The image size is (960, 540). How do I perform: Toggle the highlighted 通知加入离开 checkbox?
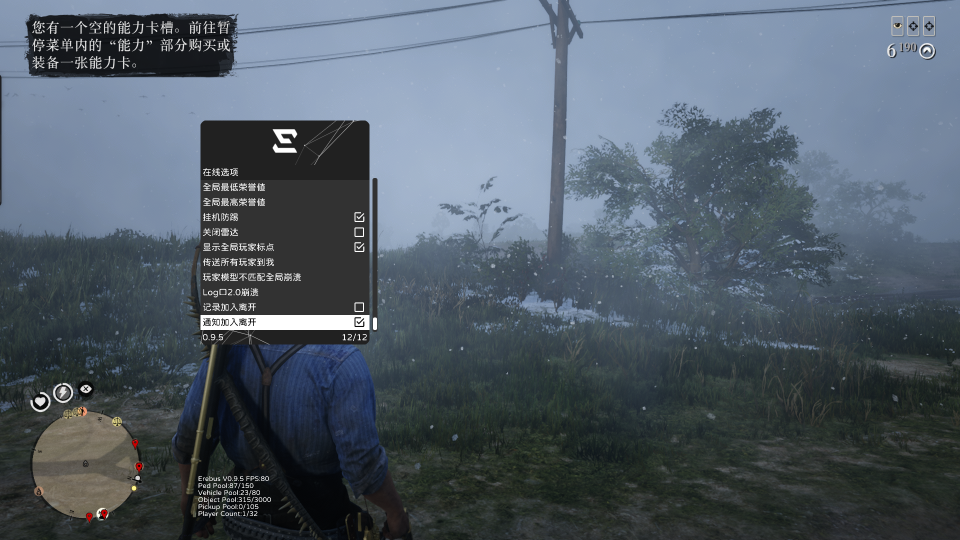(359, 322)
